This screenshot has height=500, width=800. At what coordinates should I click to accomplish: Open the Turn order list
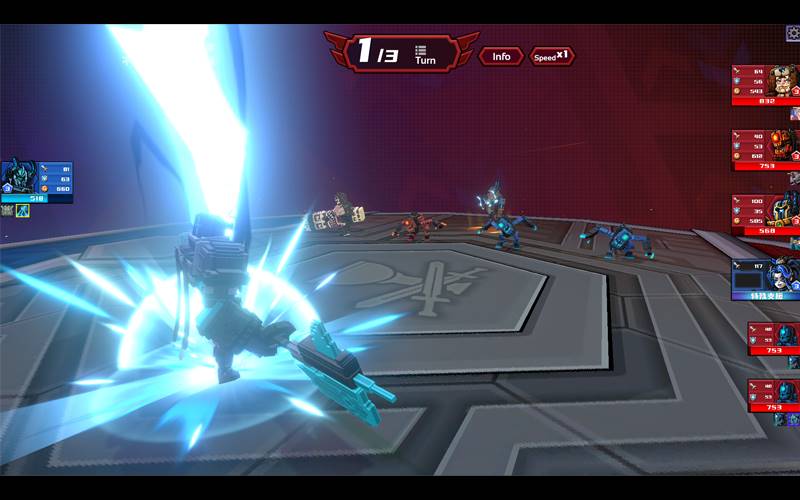click(424, 54)
